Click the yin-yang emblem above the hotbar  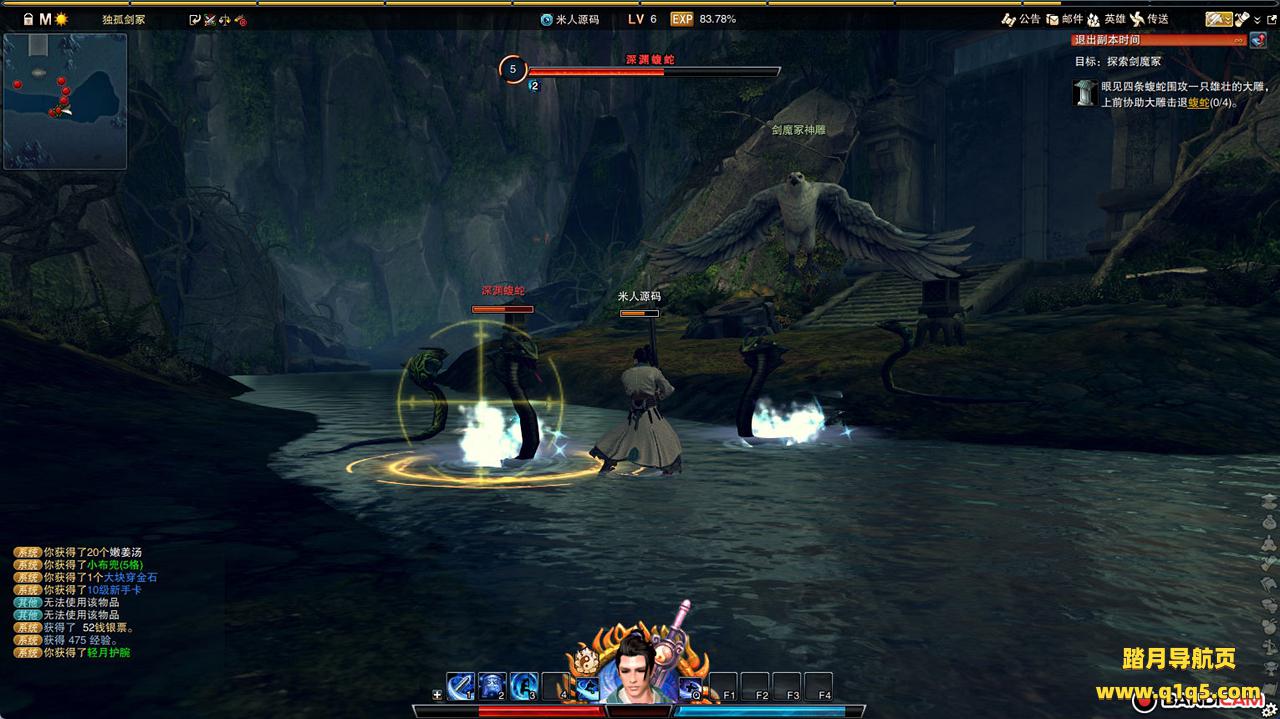pyautogui.click(x=586, y=661)
